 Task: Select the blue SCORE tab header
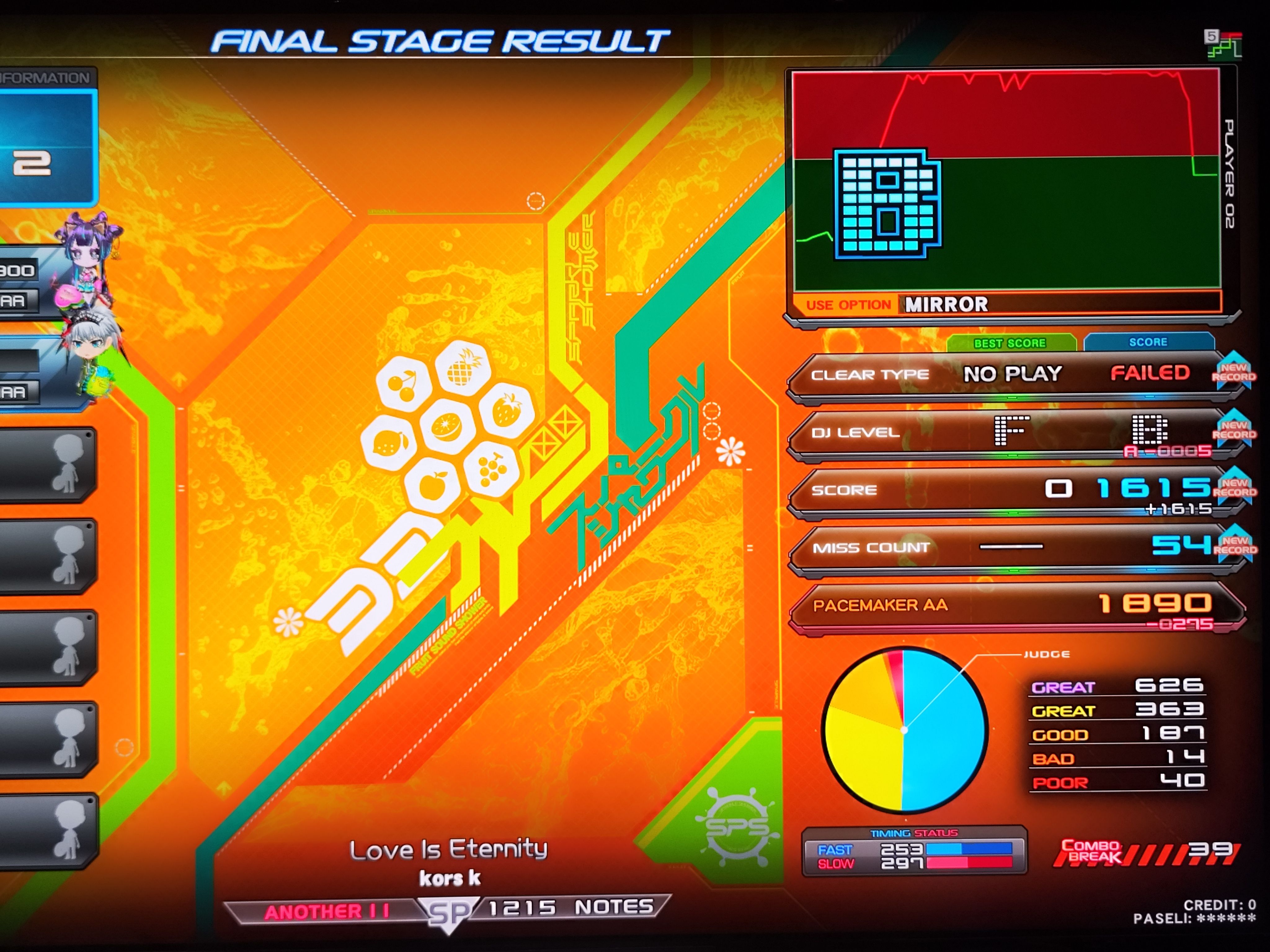point(1148,342)
